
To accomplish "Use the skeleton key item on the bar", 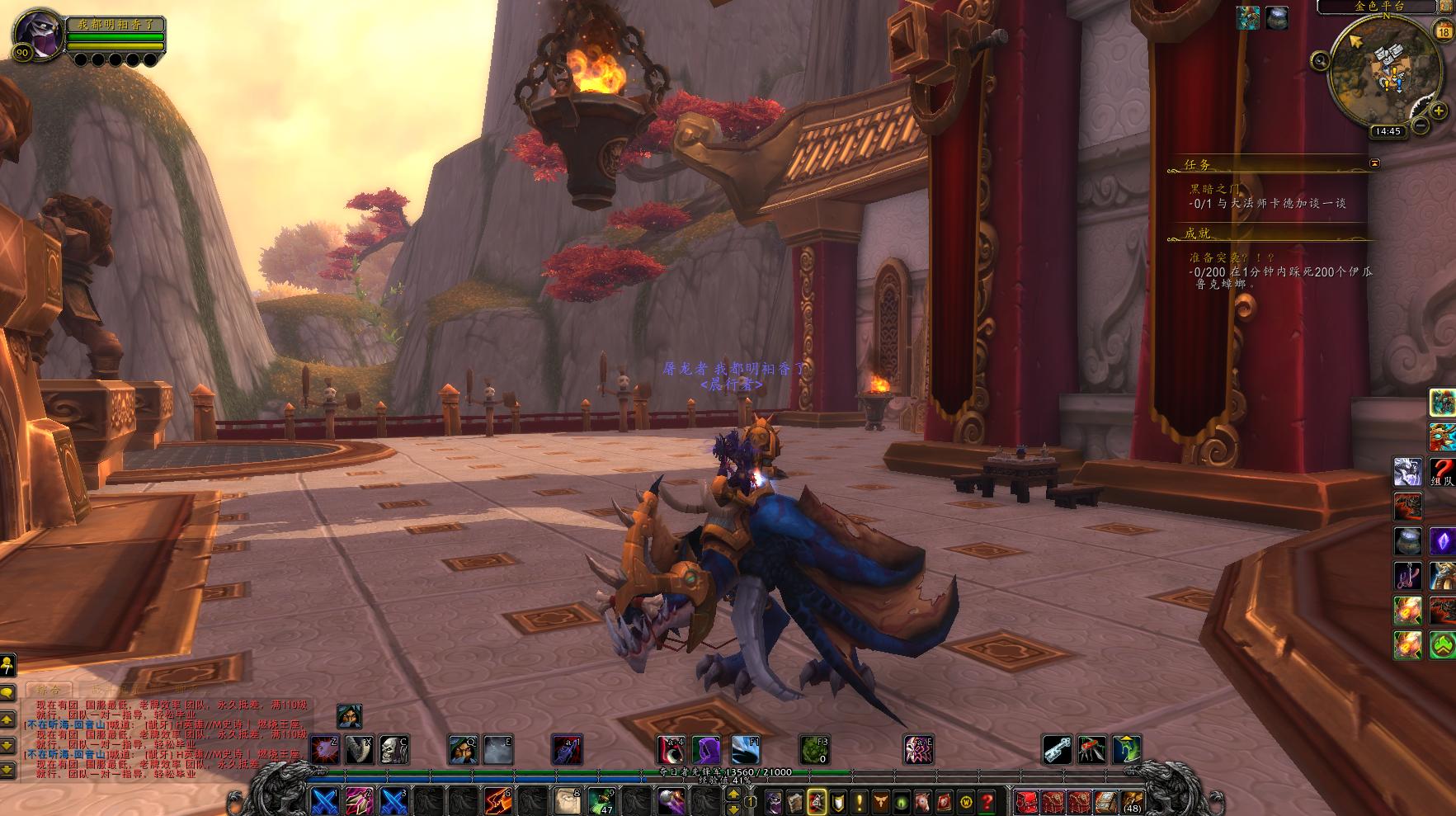I will (1058, 749).
